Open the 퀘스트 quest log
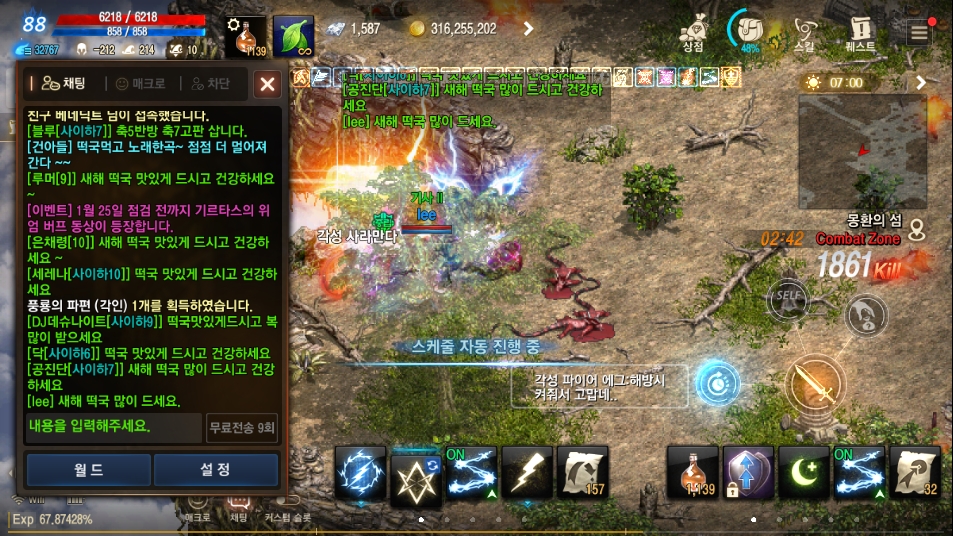Screen dimensions: 953x536 tap(859, 32)
